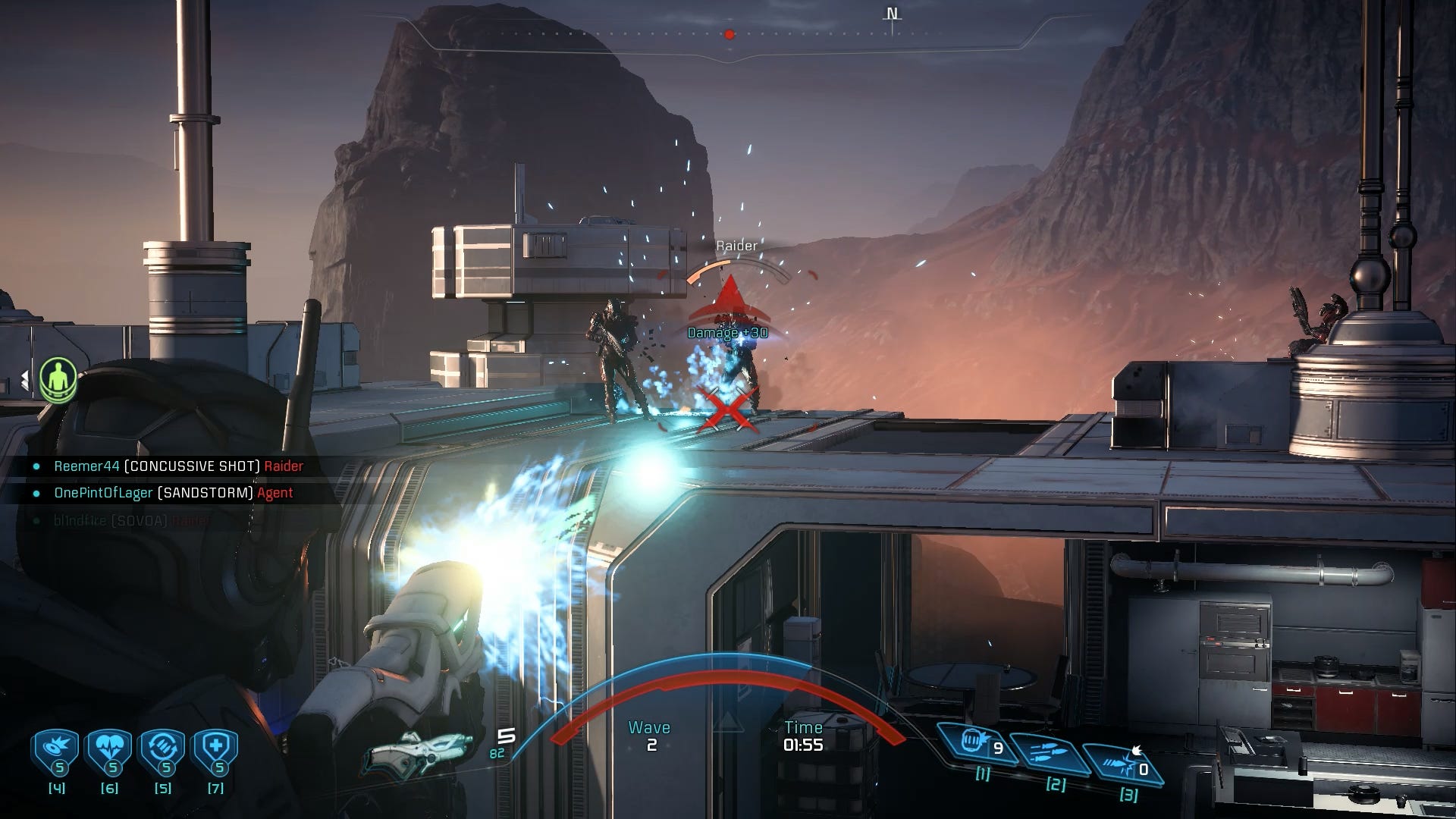
Task: Activate the heartbeat Revive Pack consumable
Action: coord(109,752)
